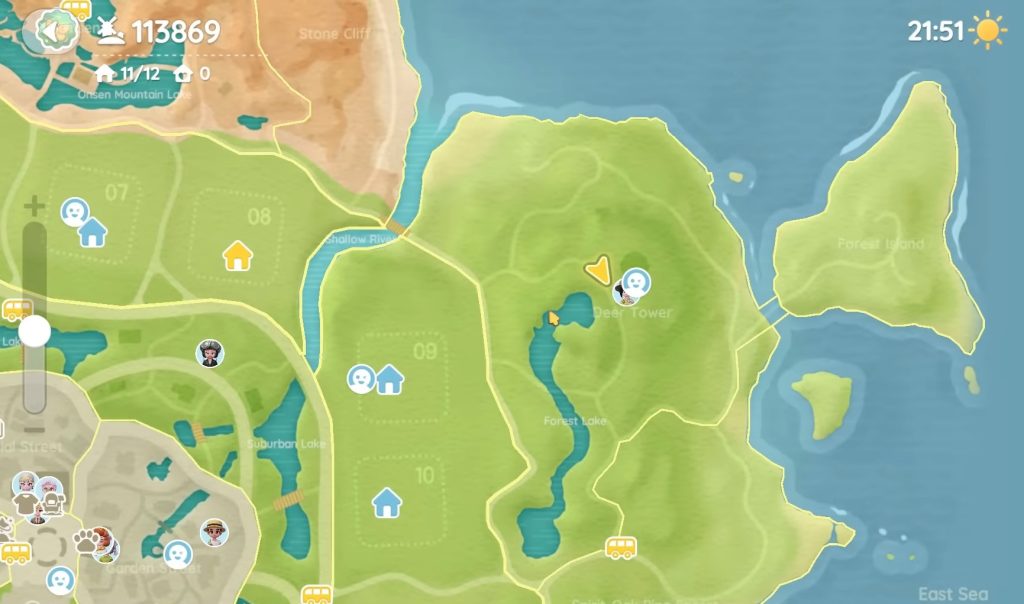Select the bus stop below the Suburban Lake road
This screenshot has height=604, width=1024.
click(317, 595)
